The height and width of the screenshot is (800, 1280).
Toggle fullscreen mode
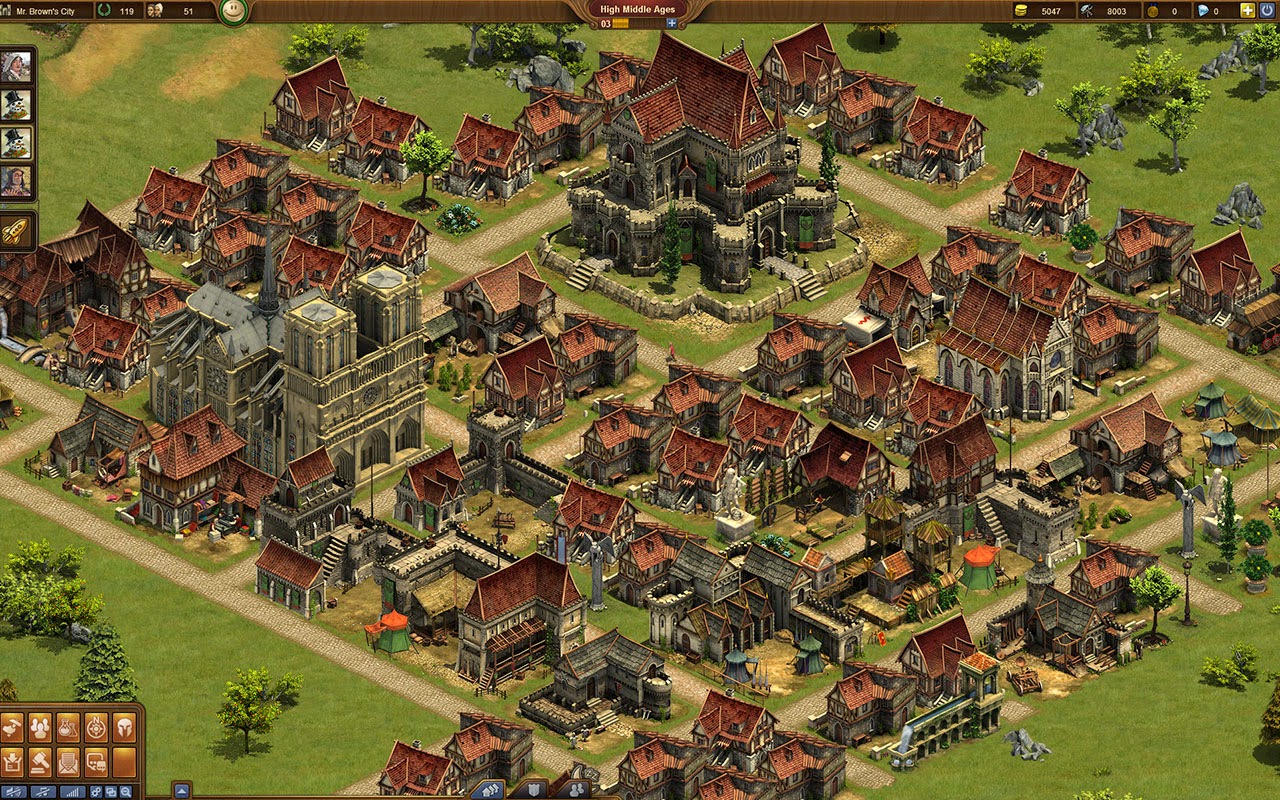coord(113,790)
